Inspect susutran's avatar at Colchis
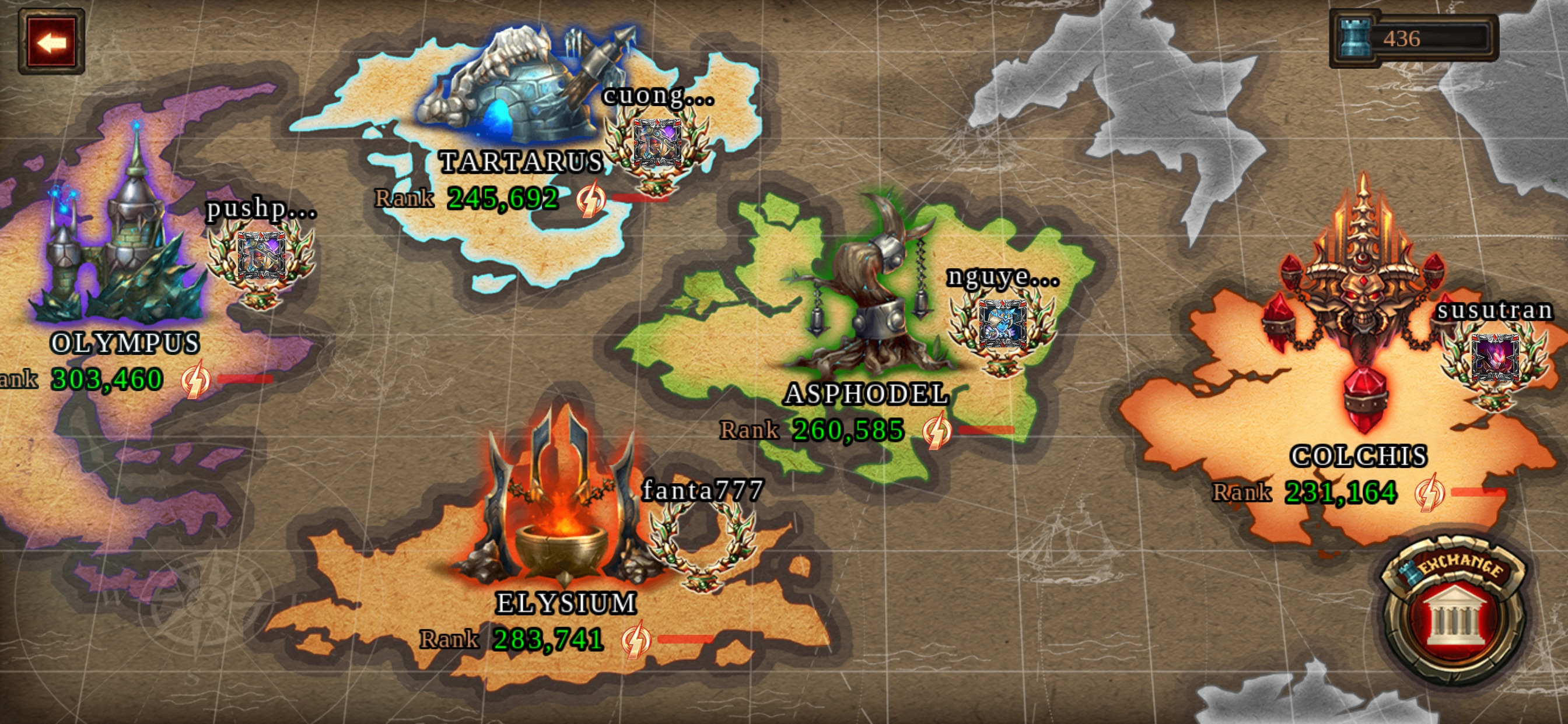The image size is (1568, 724). [1495, 360]
